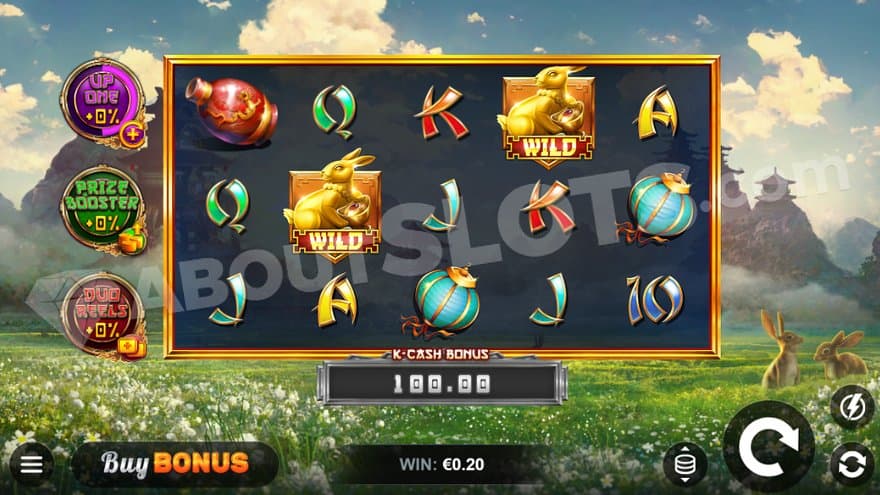Open the hamburger menu
Screen dimensions: 880x495
click(31, 464)
